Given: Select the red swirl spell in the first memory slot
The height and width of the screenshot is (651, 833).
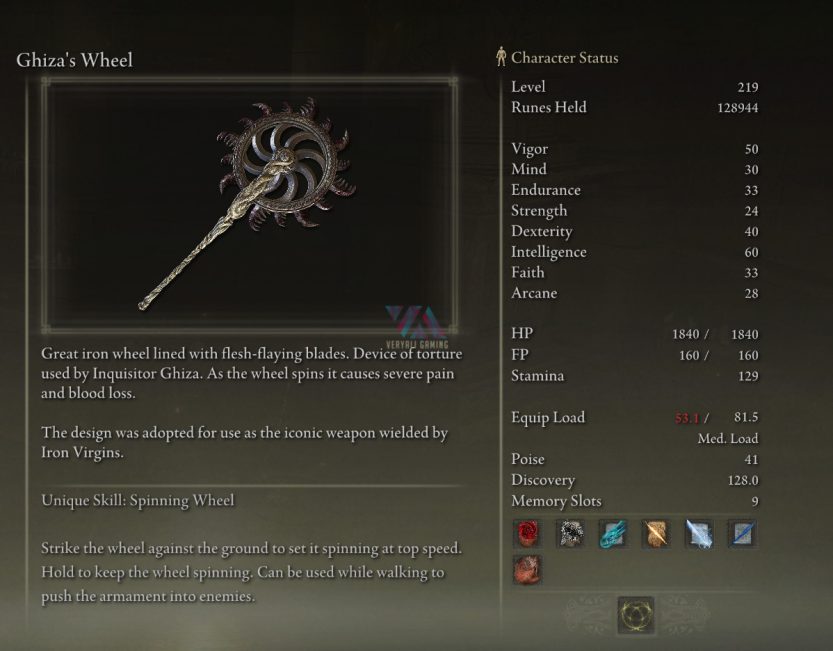Looking at the screenshot, I should click(526, 534).
